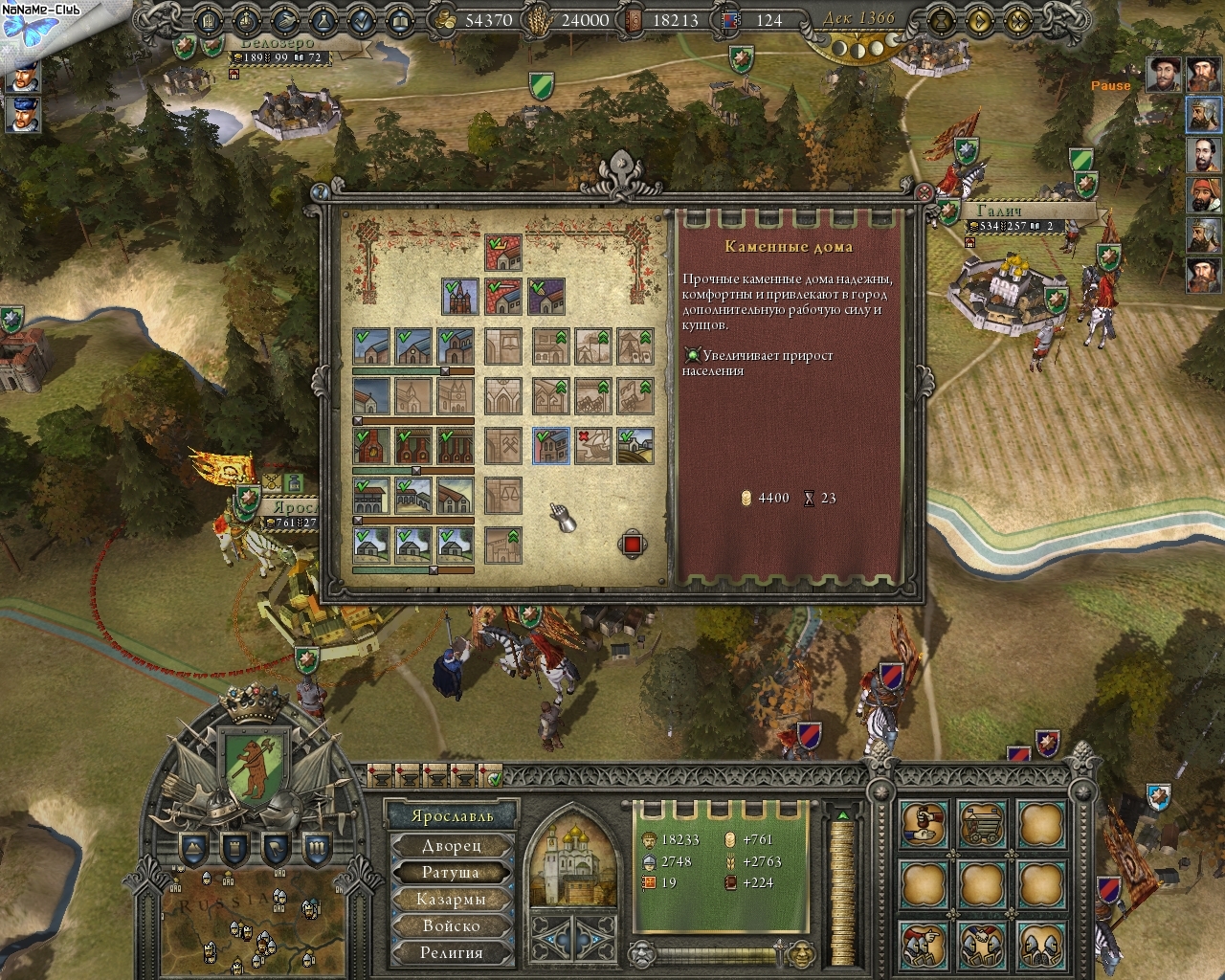This screenshot has width=1225, height=980.
Task: Click the trade cart action icon
Action: pos(982,825)
